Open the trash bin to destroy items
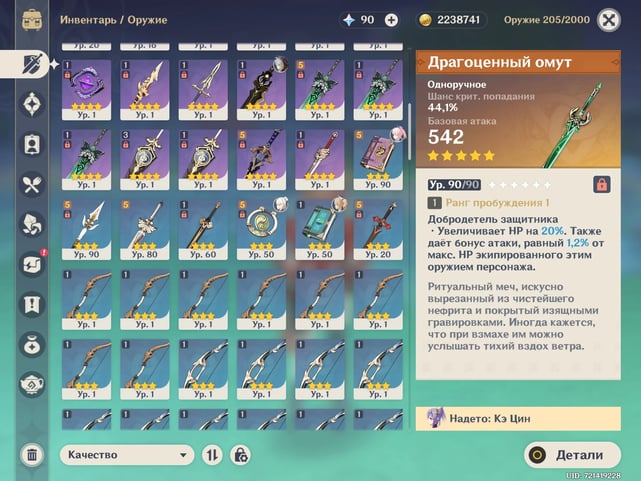 click(31, 455)
